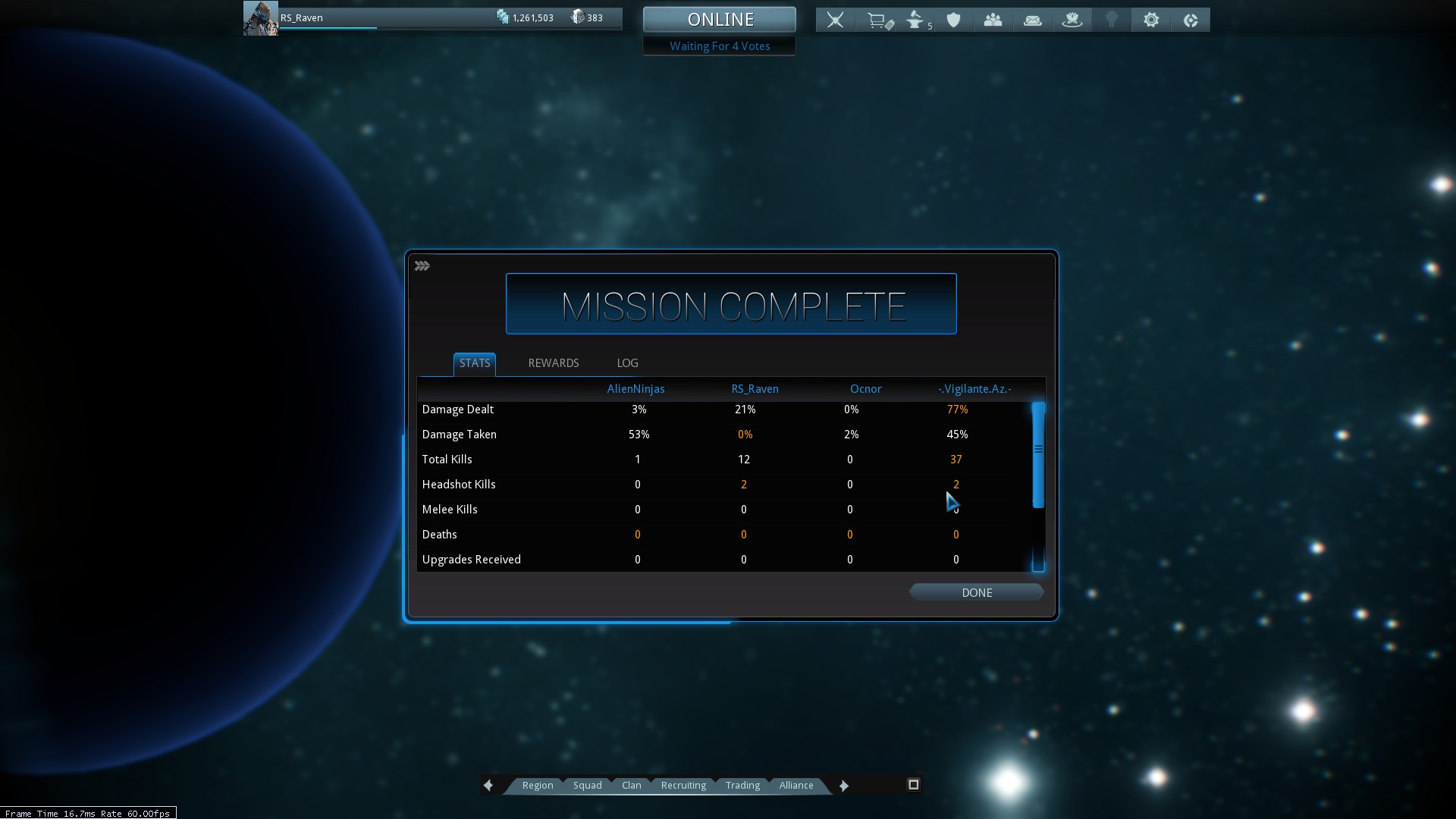Select the STATS tab
Viewport: 1456px width, 819px height.
475,363
